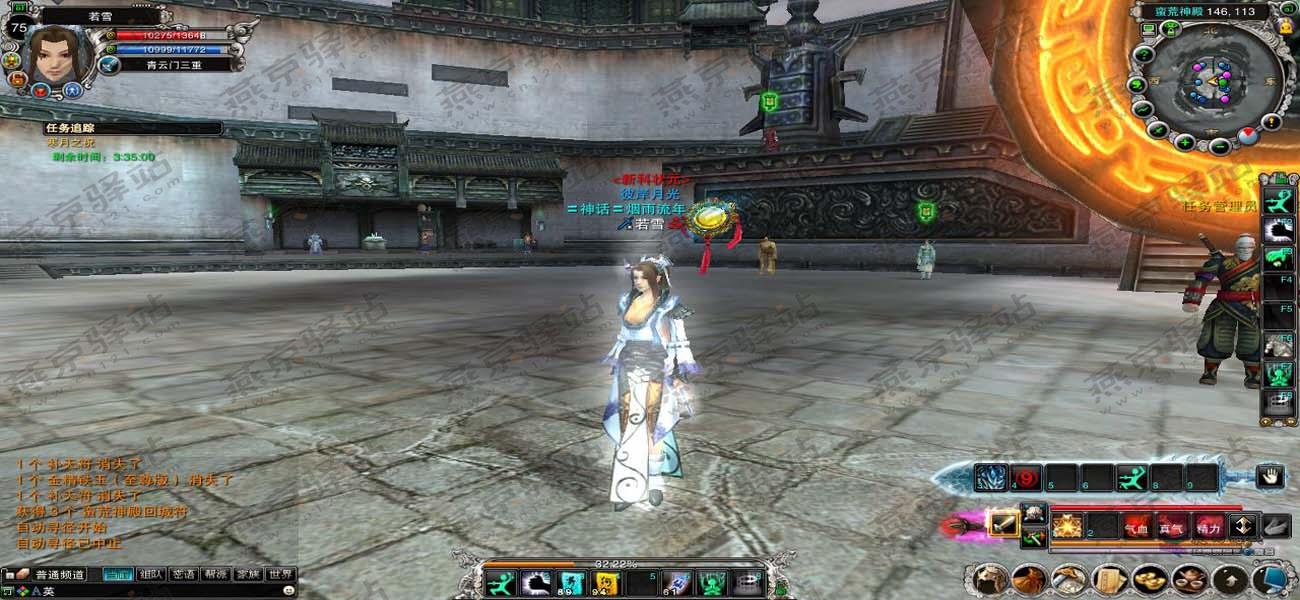The image size is (1300, 600).
Task: Open the computer monitor system menu button
Action: (x=1269, y=579)
